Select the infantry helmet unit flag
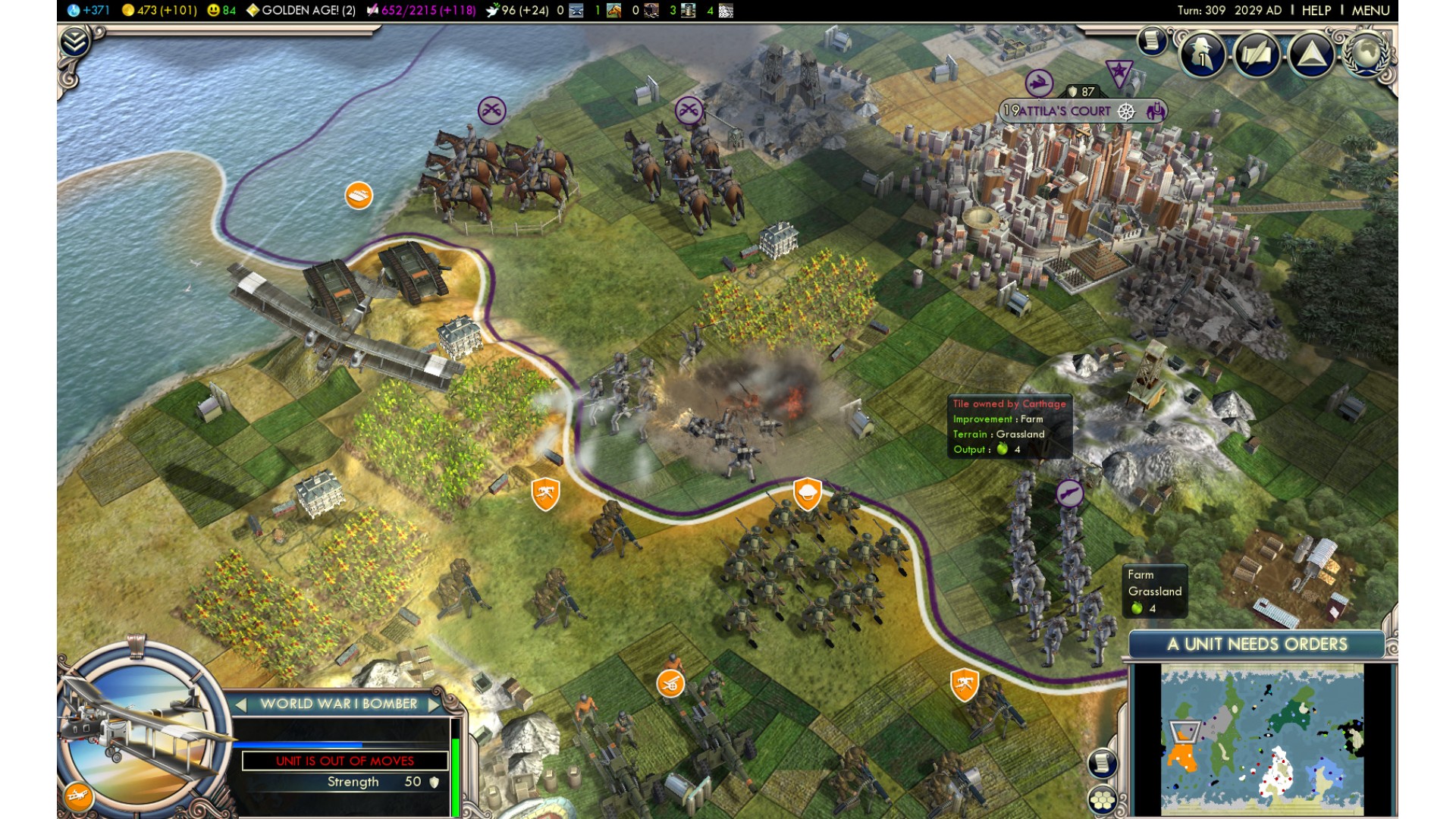 [808, 494]
